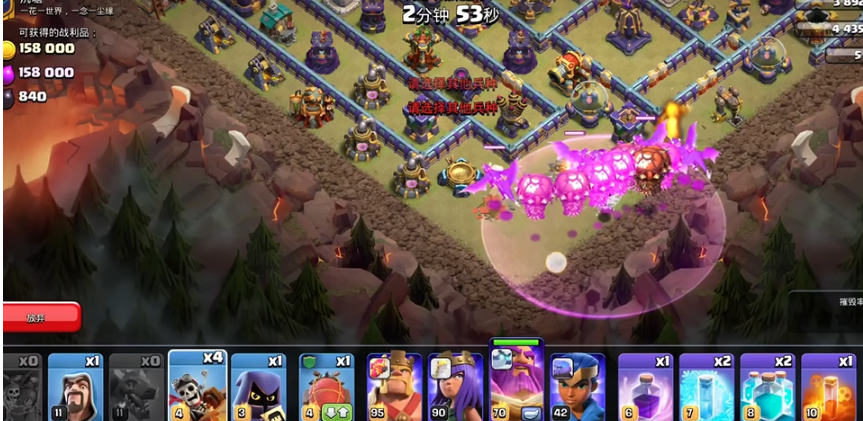Select the Archer Queen hero card
The image size is (863, 421).
click(455, 387)
